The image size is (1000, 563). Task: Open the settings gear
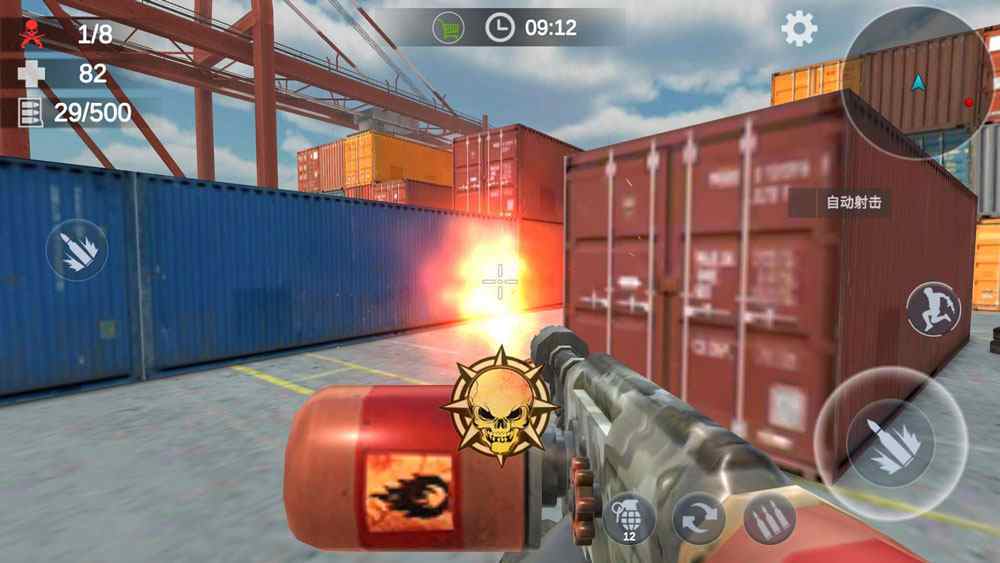pos(799,28)
